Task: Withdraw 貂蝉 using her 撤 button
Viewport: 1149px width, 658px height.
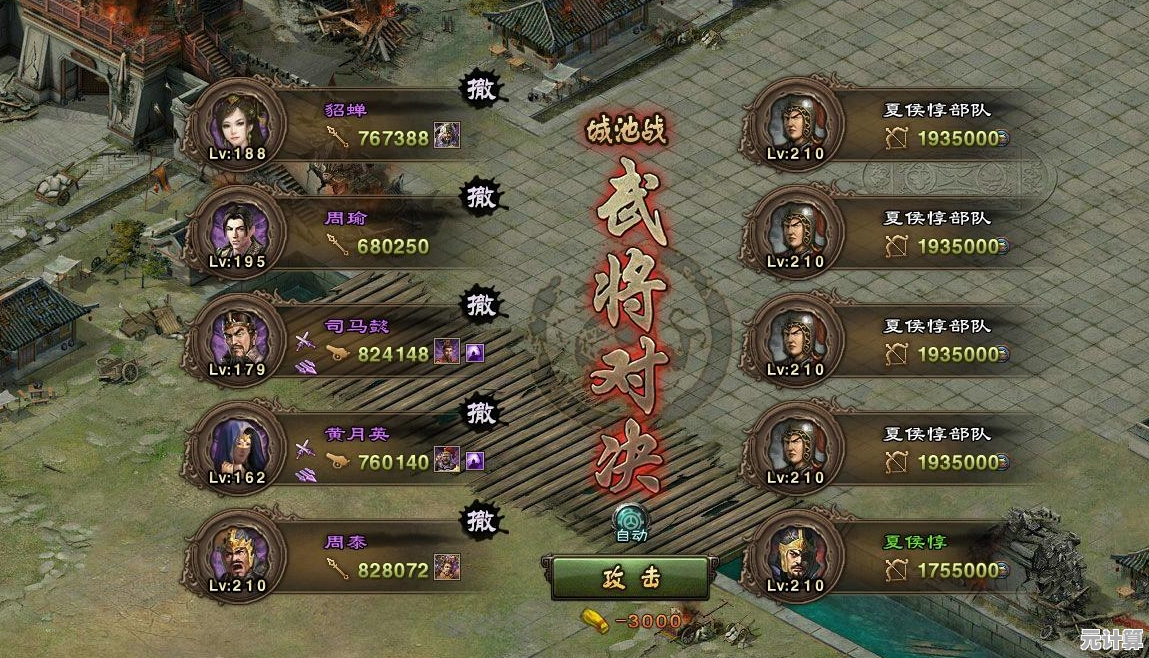Action: [x=481, y=89]
